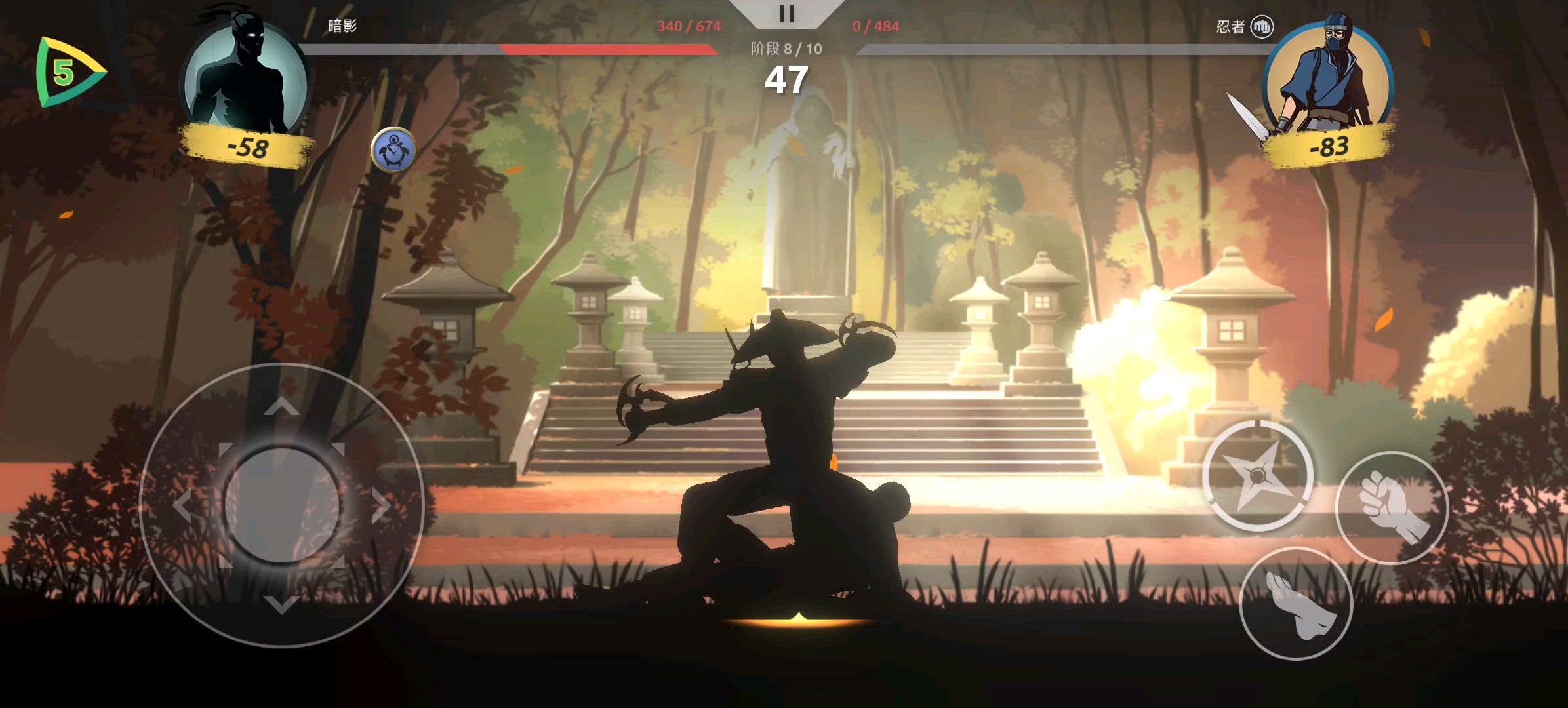Select the blue turtle clock perk icon

click(x=393, y=149)
